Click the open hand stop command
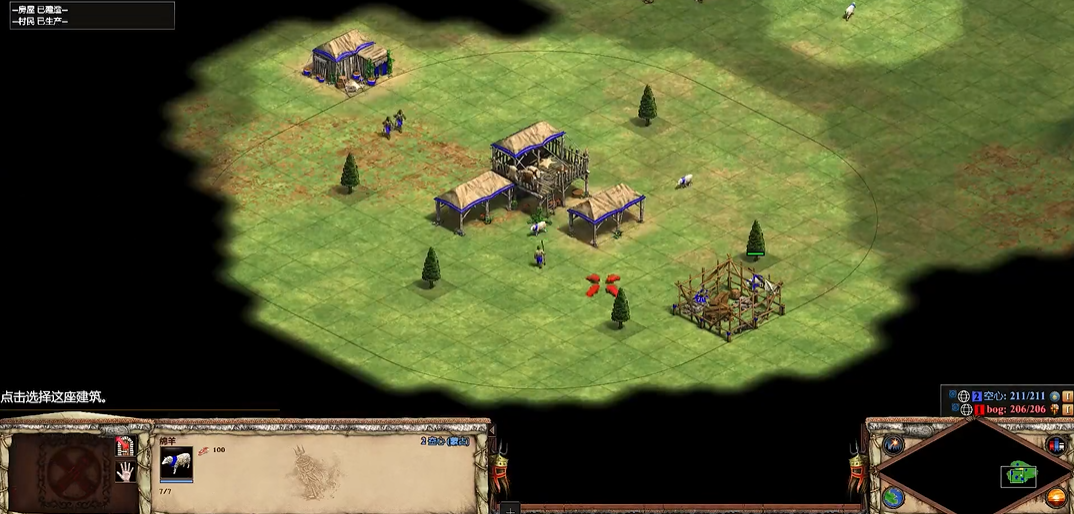Viewport: 1074px width, 514px height. [x=125, y=471]
